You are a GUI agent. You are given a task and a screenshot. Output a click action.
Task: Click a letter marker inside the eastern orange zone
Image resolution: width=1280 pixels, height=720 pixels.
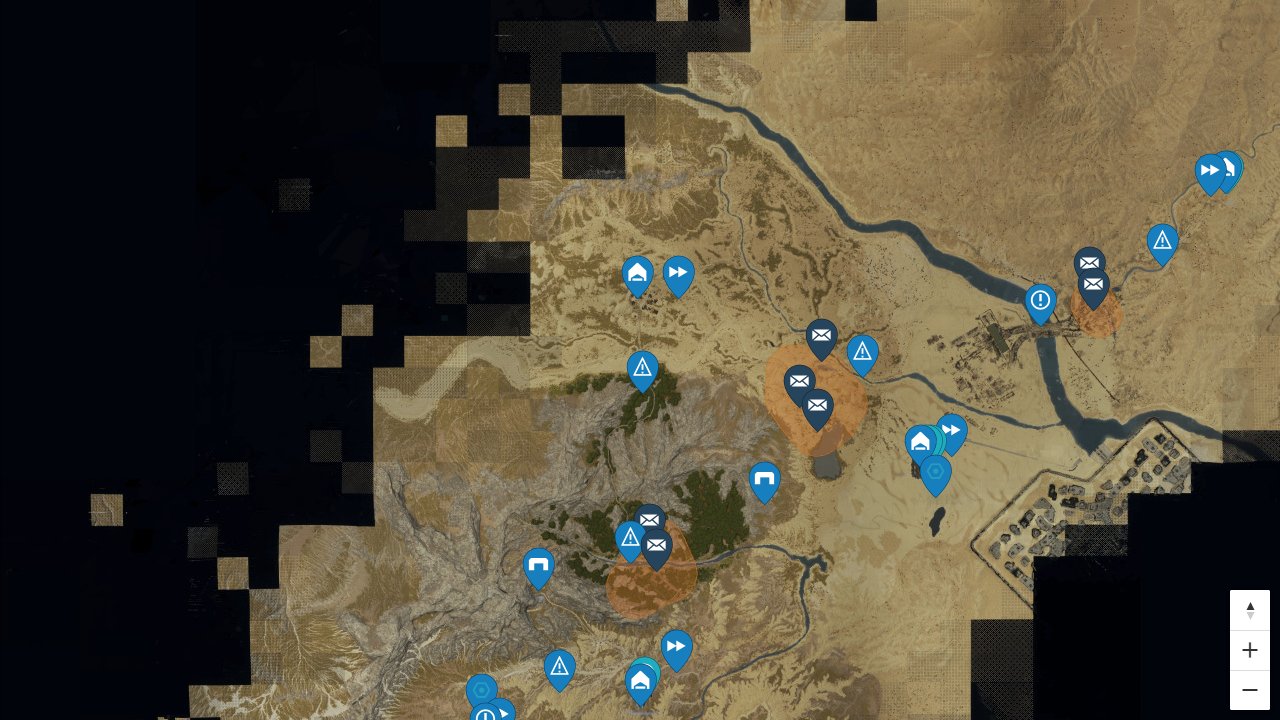[1092, 285]
